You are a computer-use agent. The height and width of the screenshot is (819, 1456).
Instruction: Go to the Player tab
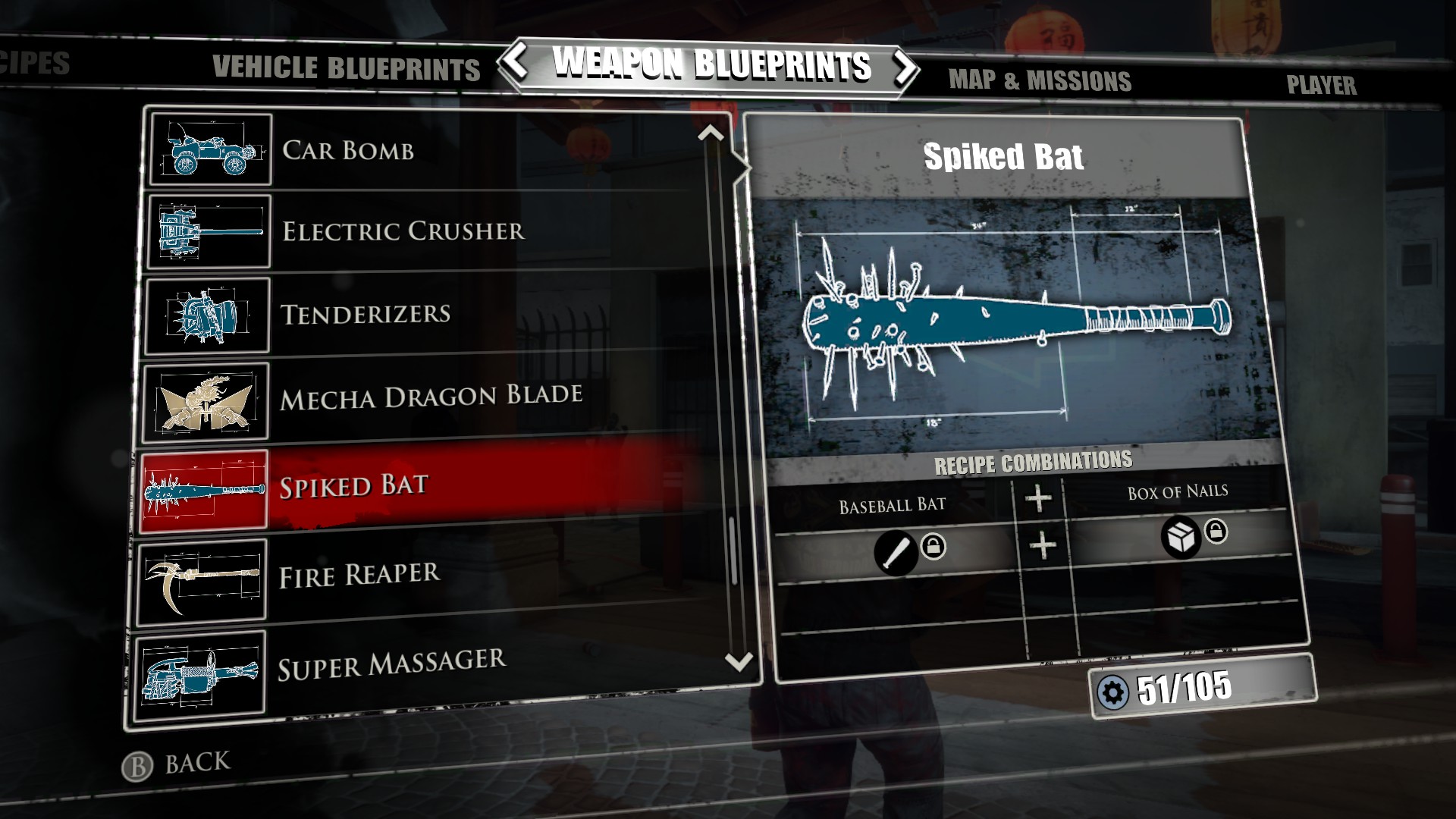(1321, 85)
